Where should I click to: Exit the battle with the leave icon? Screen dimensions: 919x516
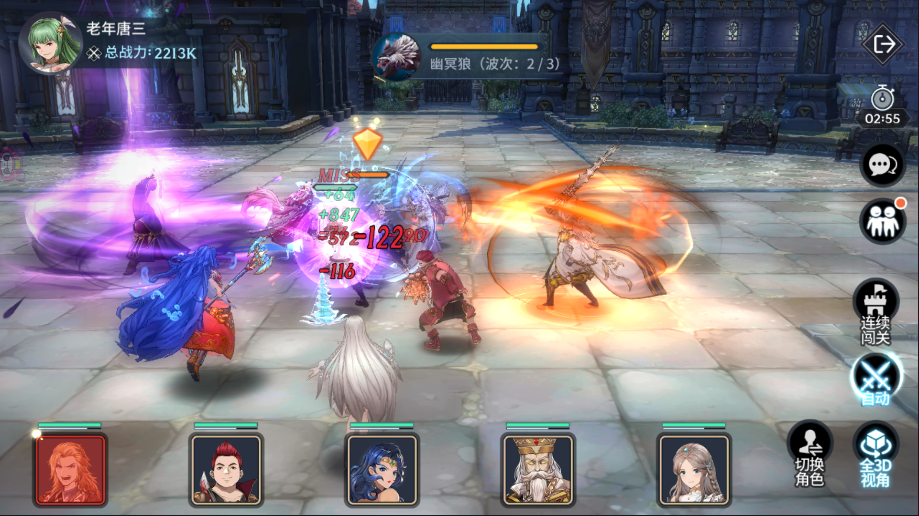883,44
